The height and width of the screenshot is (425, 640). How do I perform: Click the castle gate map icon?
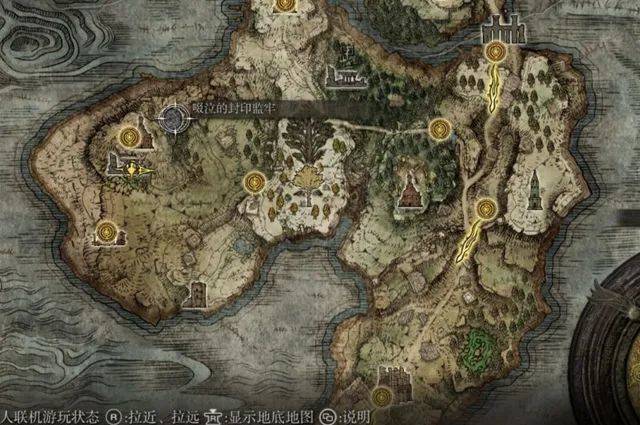pos(502,28)
